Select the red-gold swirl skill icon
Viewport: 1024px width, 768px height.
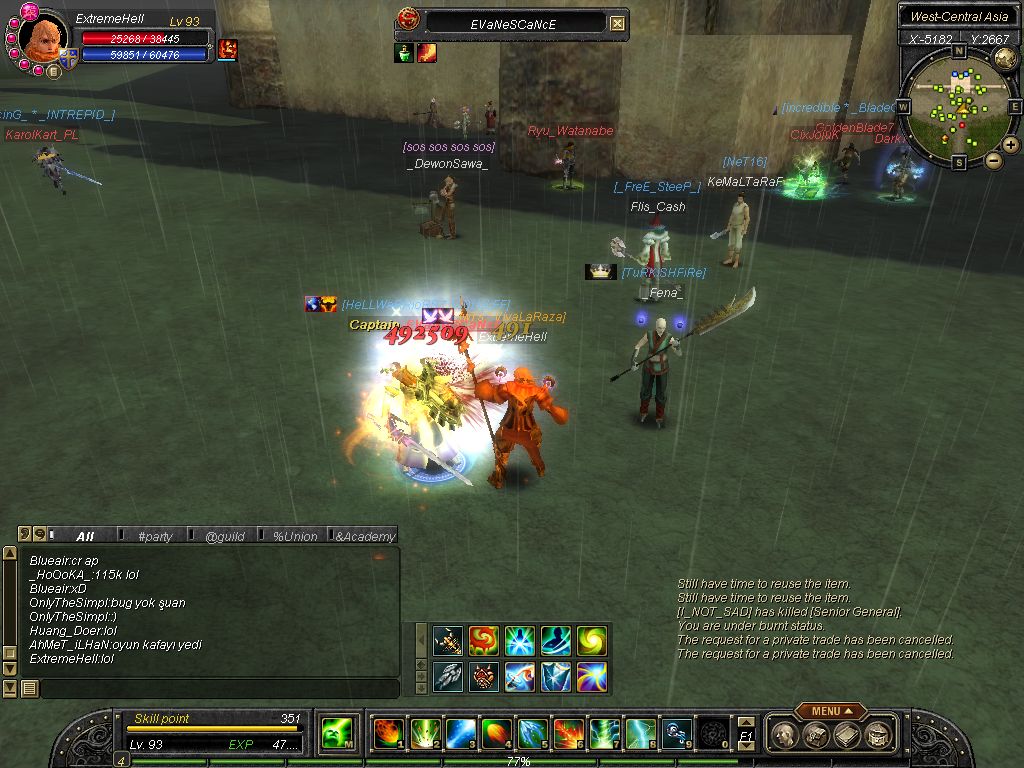[x=483, y=640]
